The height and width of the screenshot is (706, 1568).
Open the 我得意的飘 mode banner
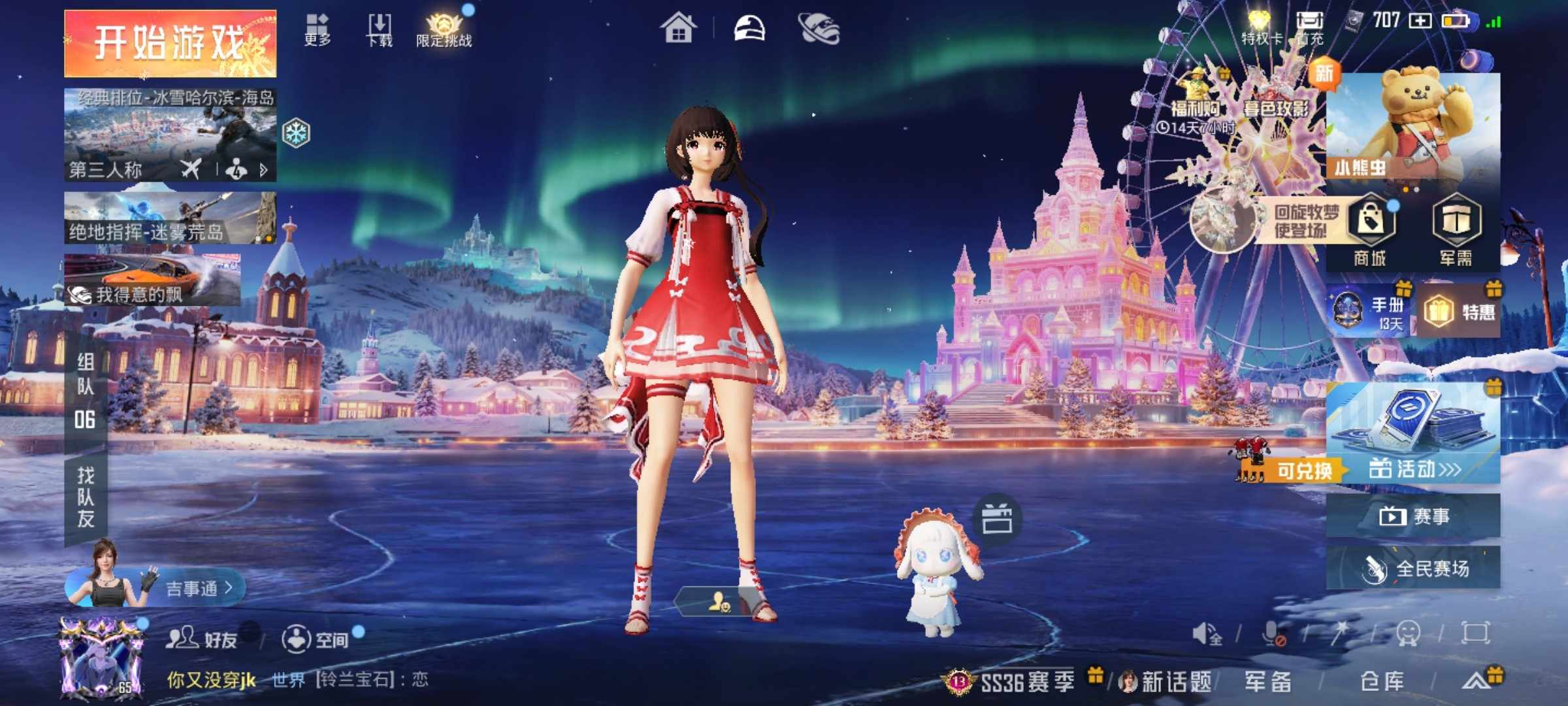[153, 280]
